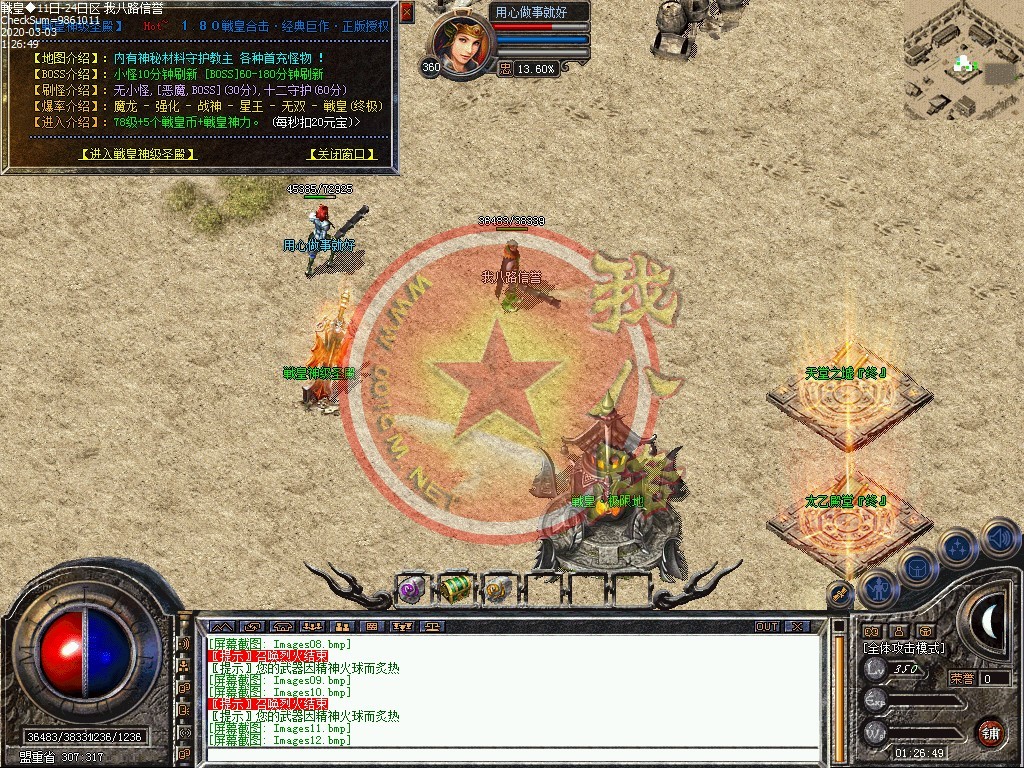This screenshot has height=768, width=1024.
Task: Close the chat panel with its X button
Action: [x=796, y=626]
